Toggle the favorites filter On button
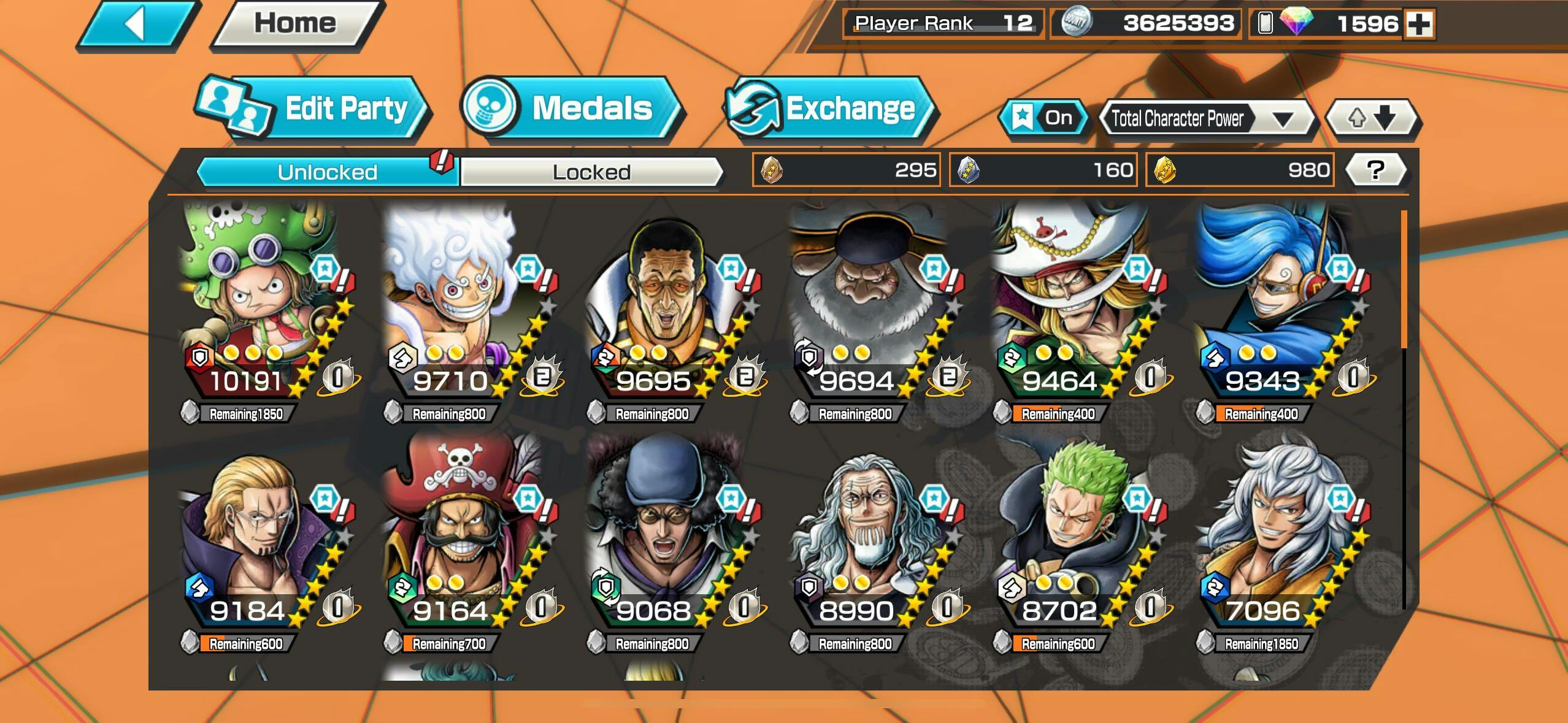1568x723 pixels. (x=1044, y=117)
